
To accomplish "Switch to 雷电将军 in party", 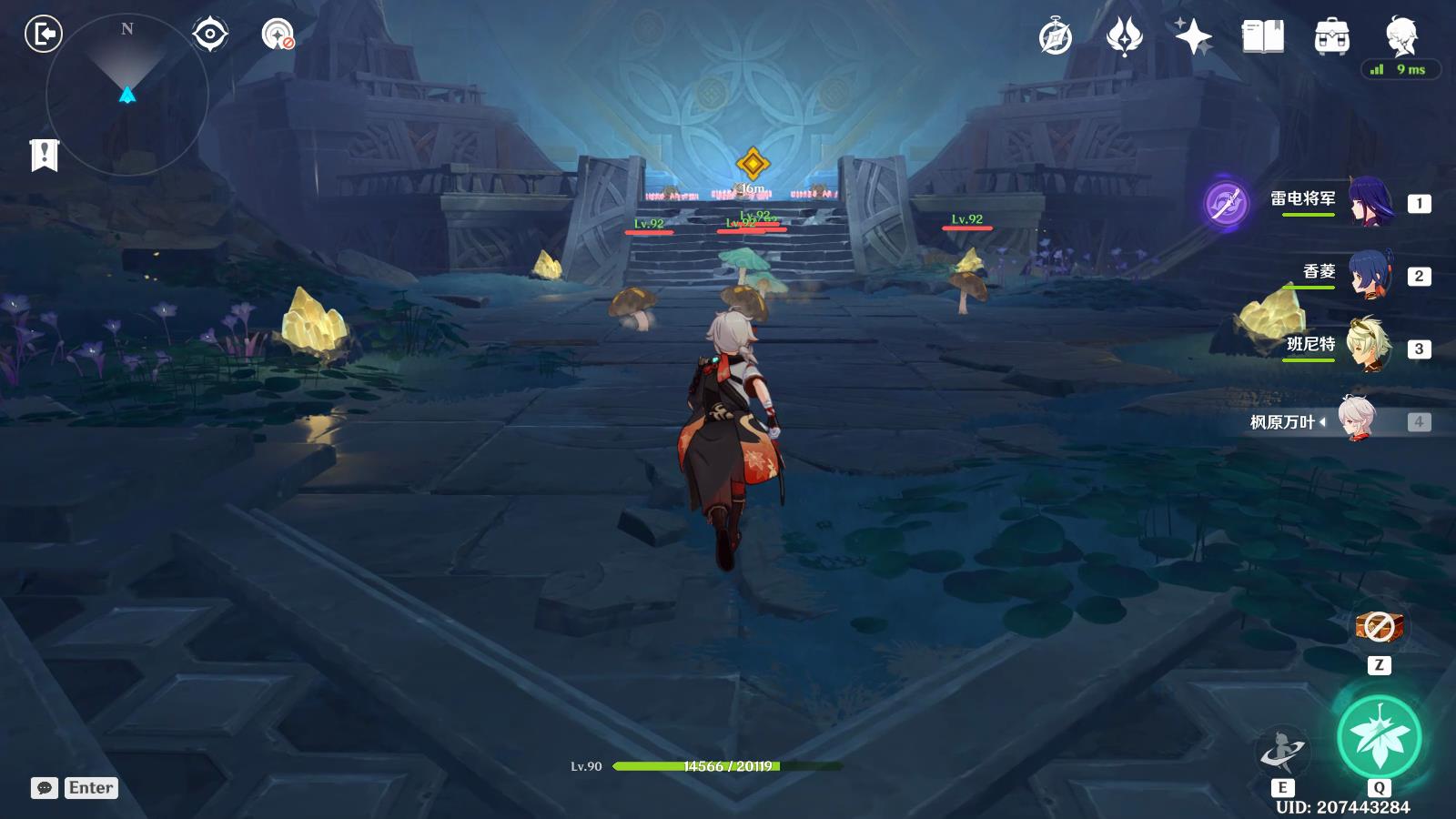I will (1369, 202).
